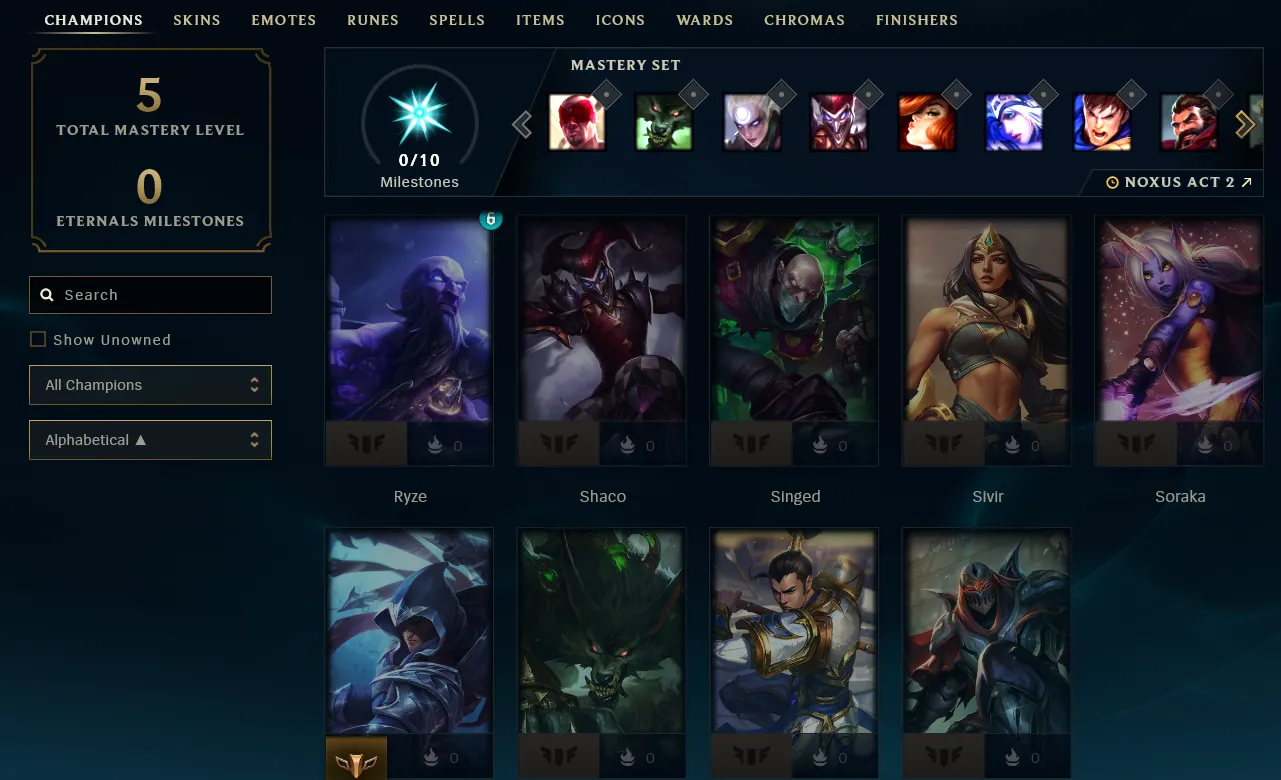Go to the Spells tab

coord(457,20)
